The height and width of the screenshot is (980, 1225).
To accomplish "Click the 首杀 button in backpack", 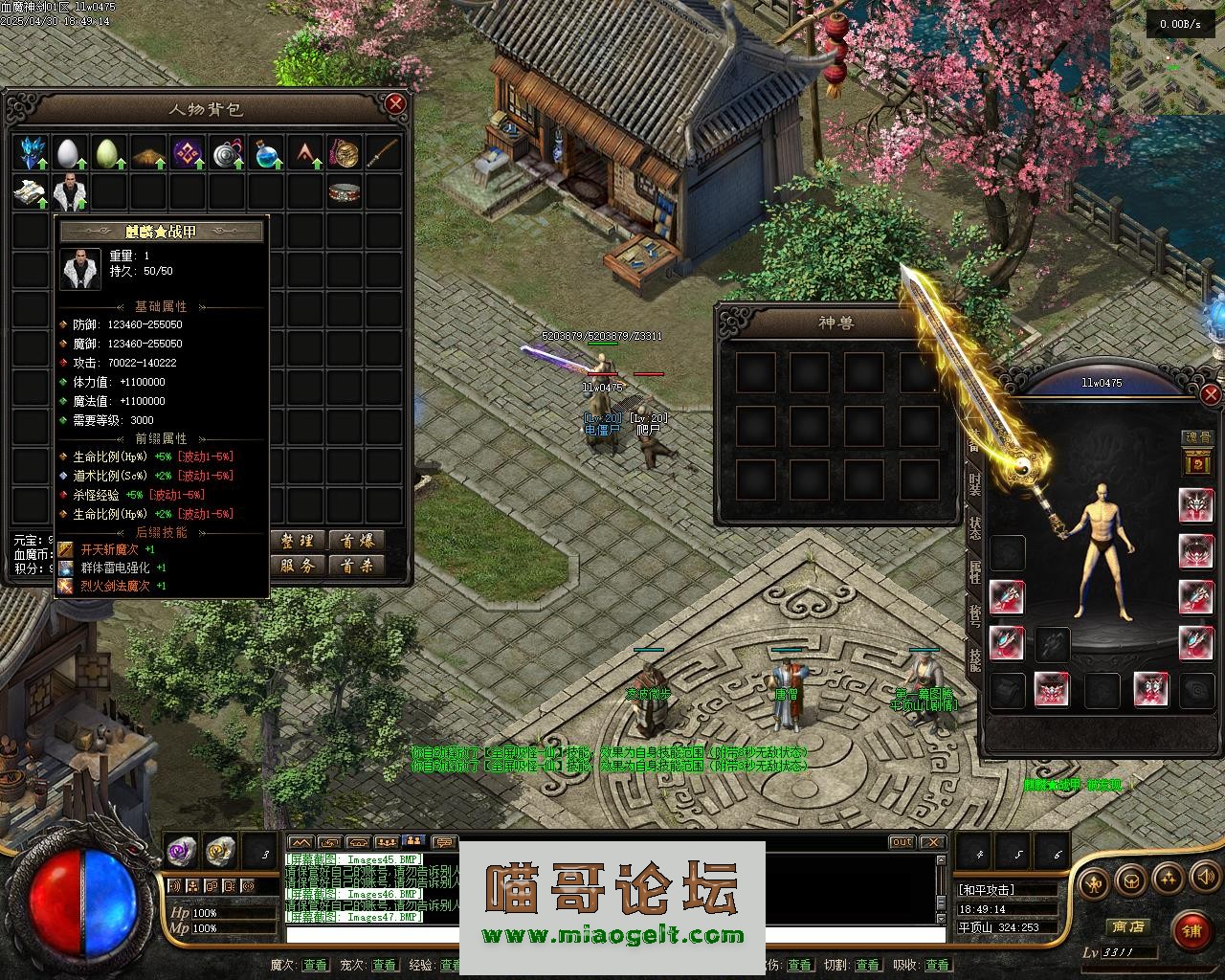I will [x=356, y=566].
